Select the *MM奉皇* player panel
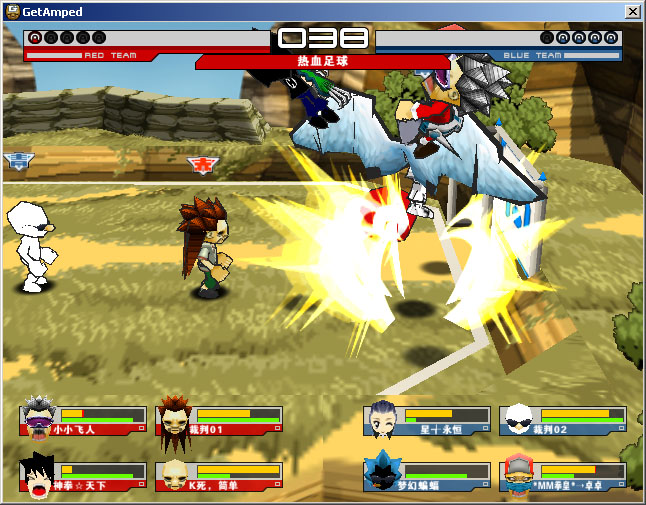Image resolution: width=646 pixels, height=505 pixels. [564, 476]
